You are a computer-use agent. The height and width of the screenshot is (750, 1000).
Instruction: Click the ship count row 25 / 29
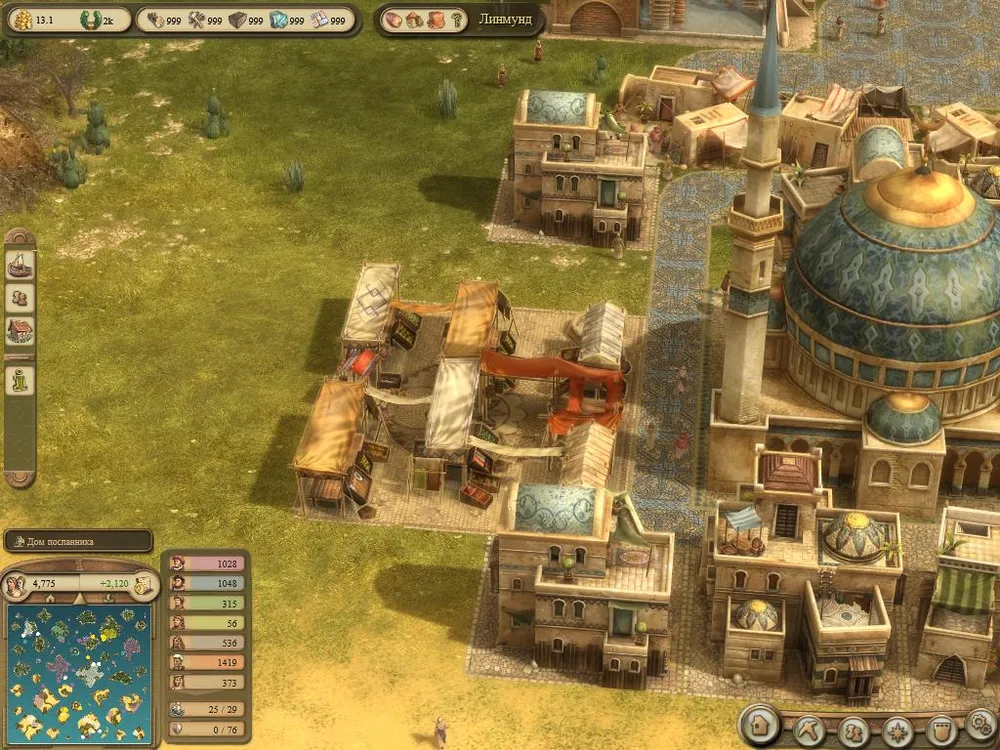click(205, 708)
